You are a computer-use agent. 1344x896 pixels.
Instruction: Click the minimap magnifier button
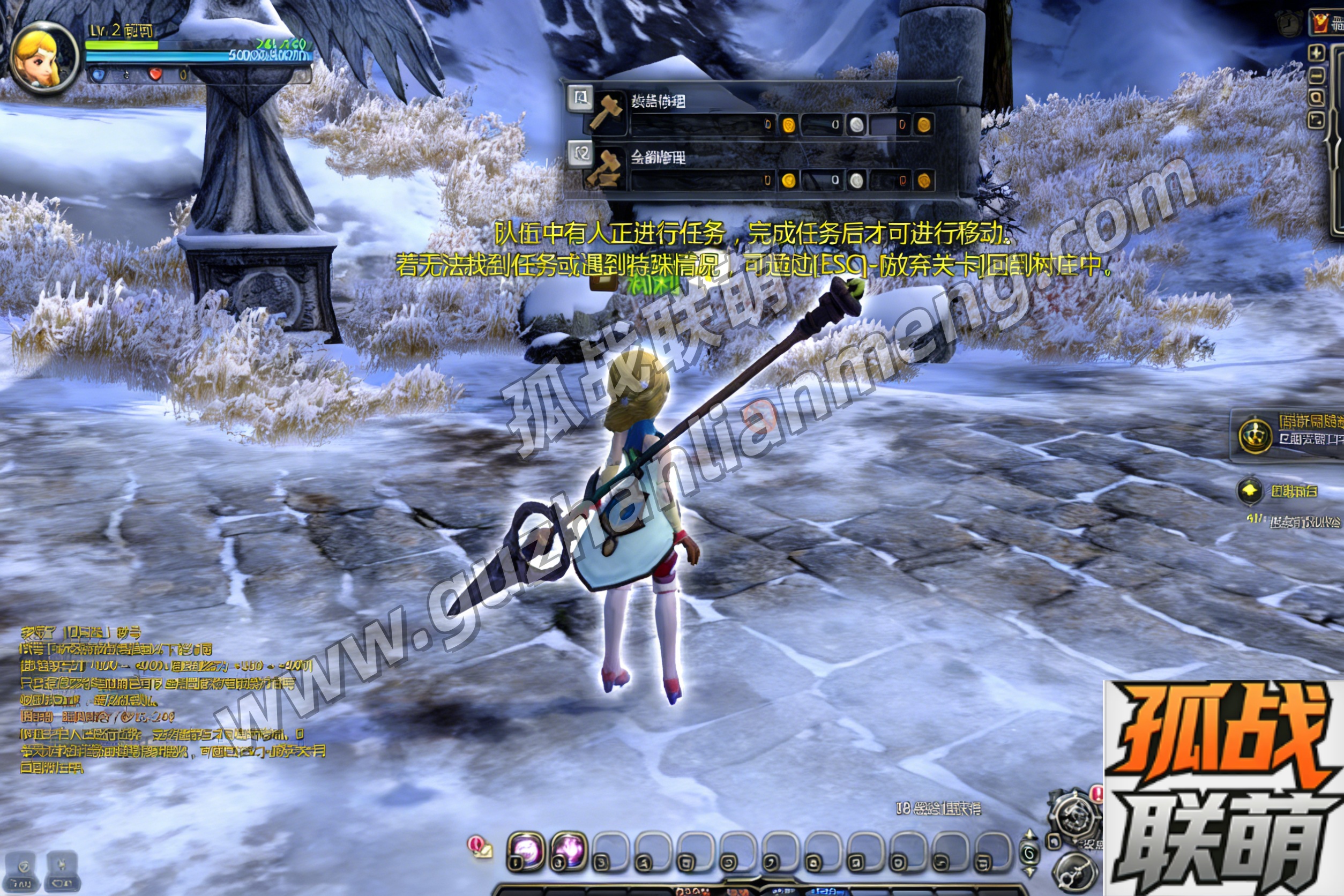(1317, 98)
